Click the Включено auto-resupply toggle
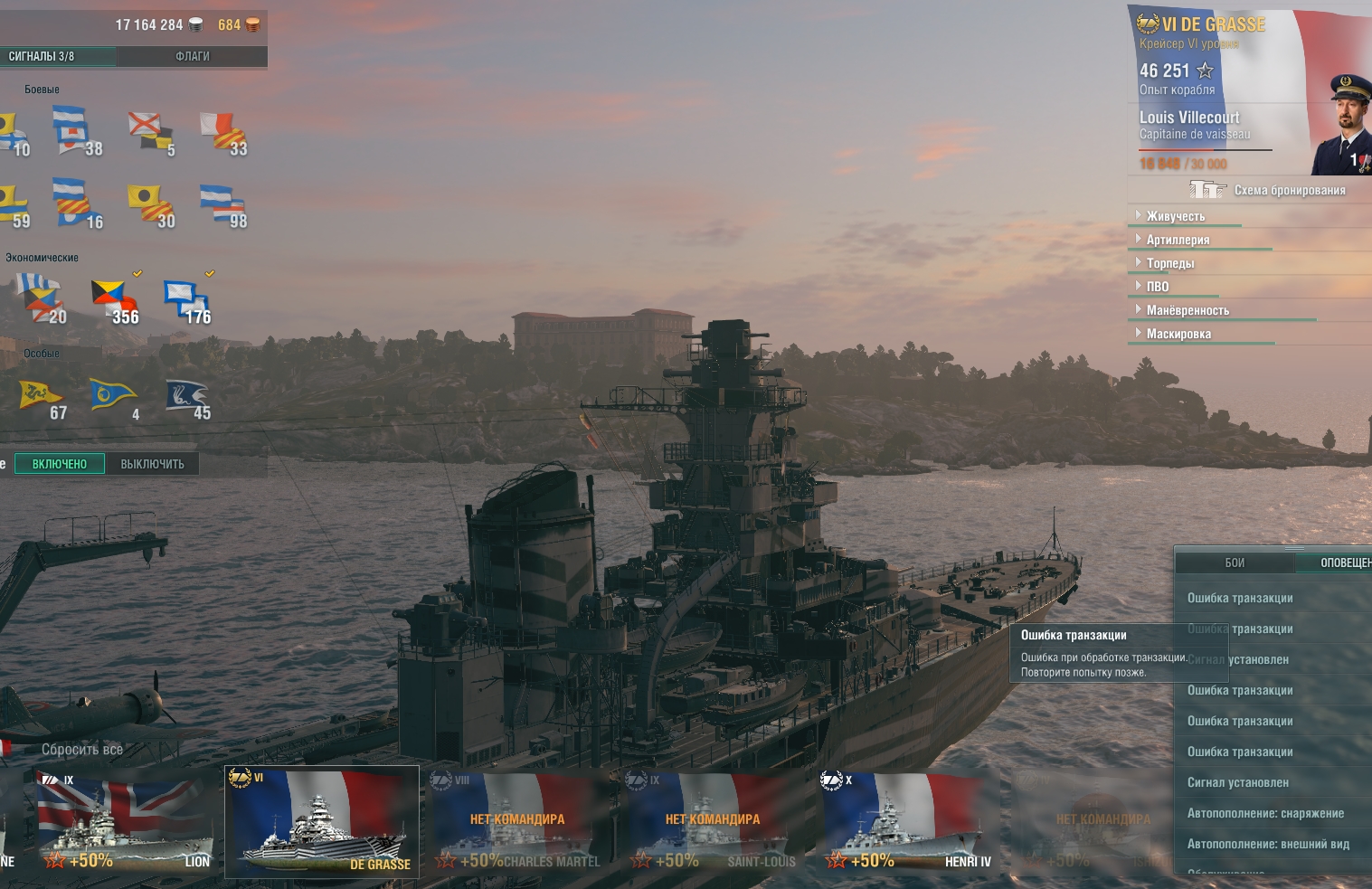 [x=60, y=464]
